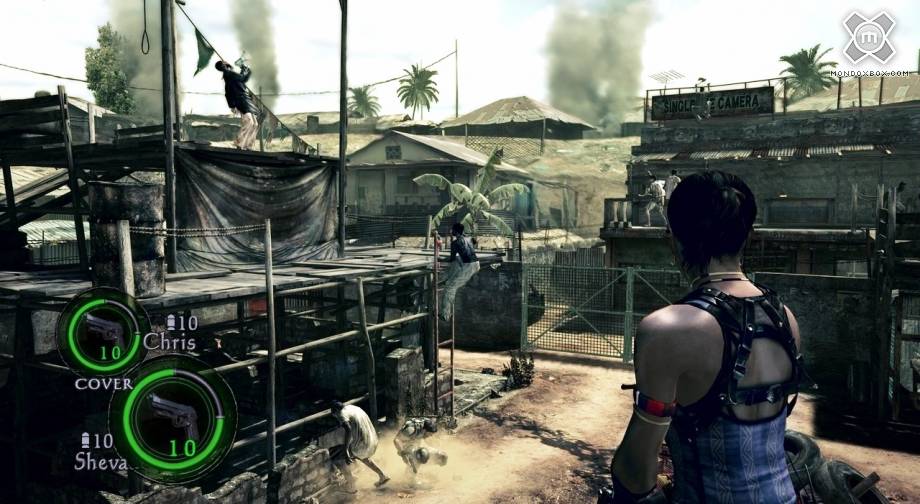
Task: Toggle the COVER partner command label
Action: [x=103, y=383]
